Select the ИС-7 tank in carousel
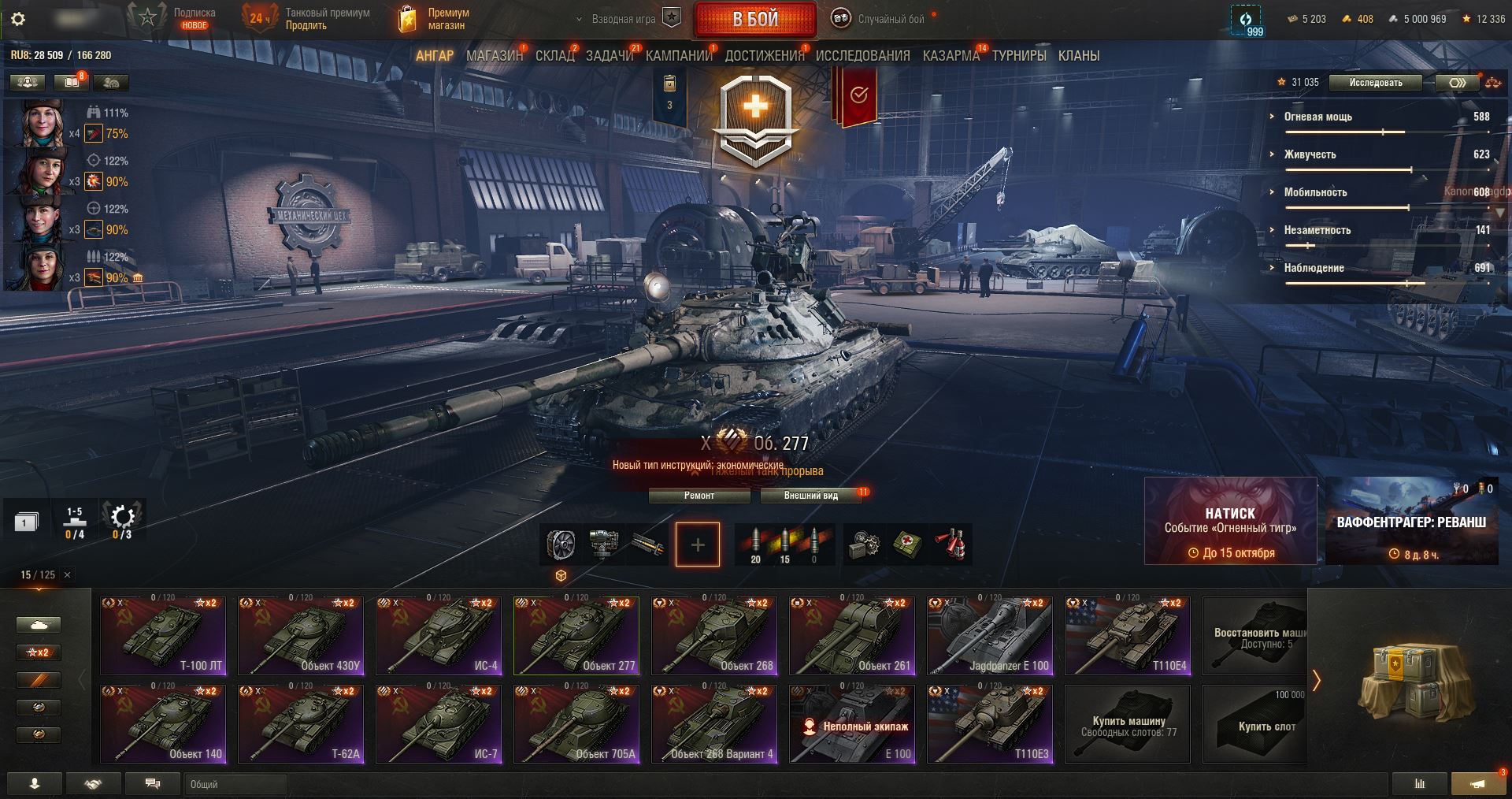Screen dimensions: 1512x799 pyautogui.click(x=439, y=723)
